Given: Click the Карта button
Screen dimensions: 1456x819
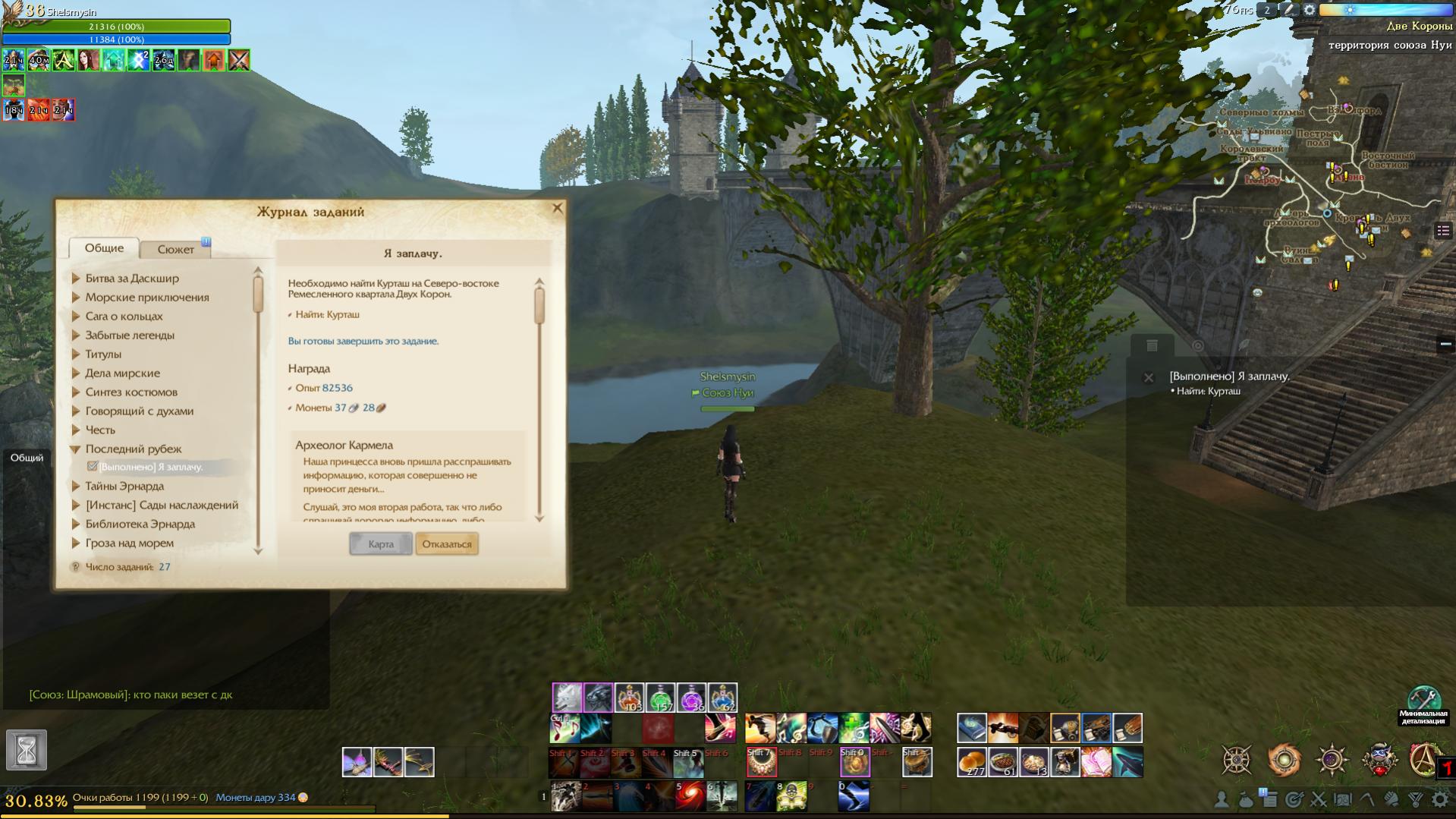Looking at the screenshot, I should [x=380, y=544].
